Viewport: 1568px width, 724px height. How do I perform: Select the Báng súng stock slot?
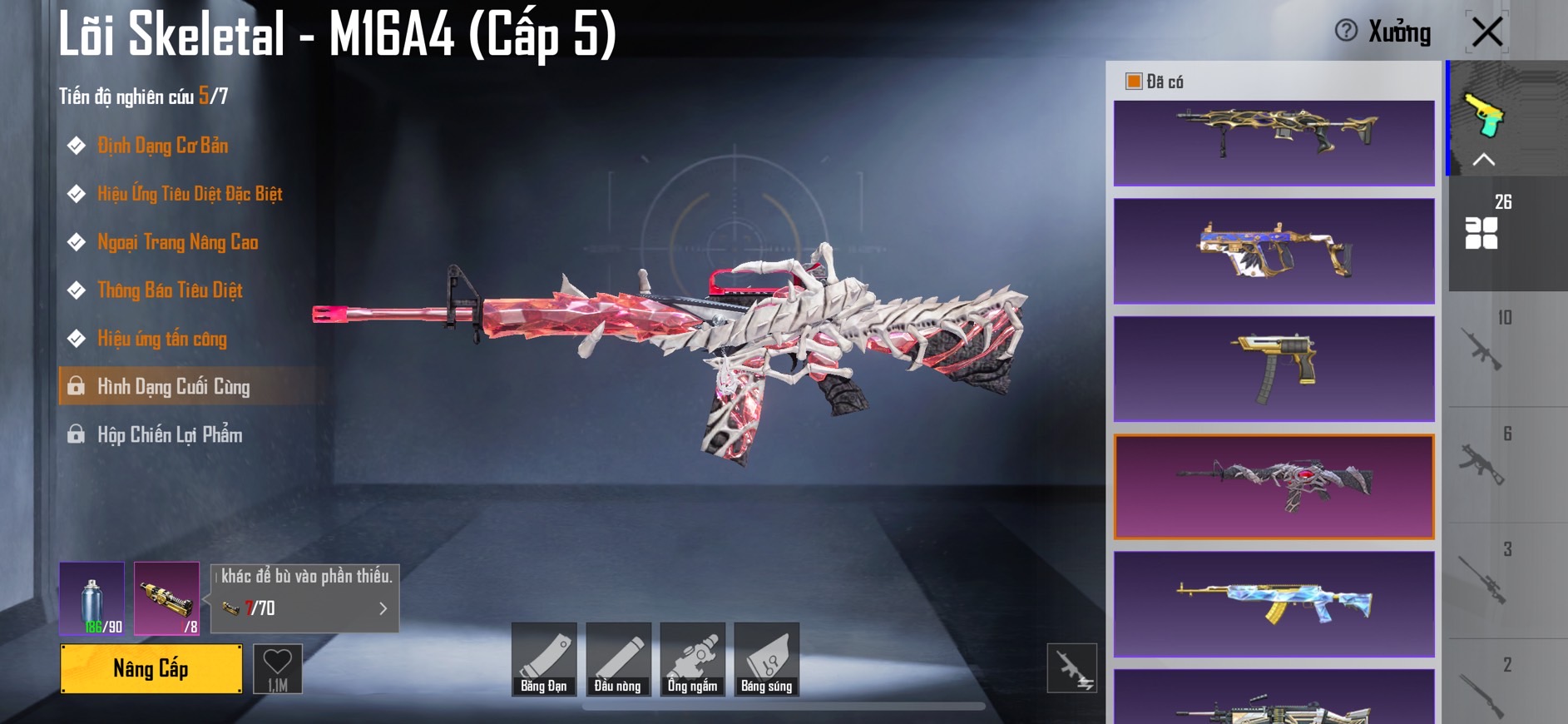tap(766, 659)
